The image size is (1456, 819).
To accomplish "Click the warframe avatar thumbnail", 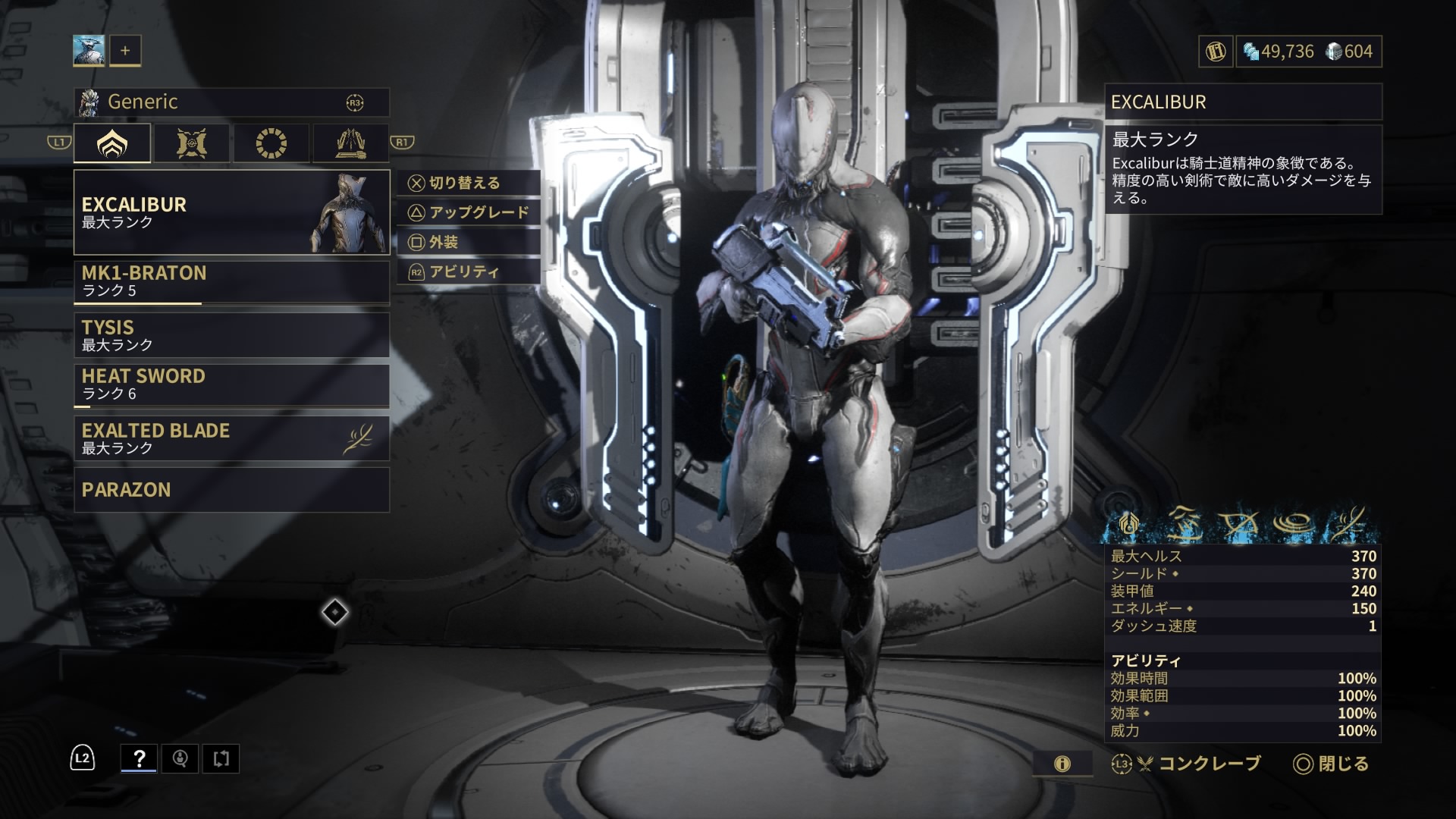I will point(89,51).
